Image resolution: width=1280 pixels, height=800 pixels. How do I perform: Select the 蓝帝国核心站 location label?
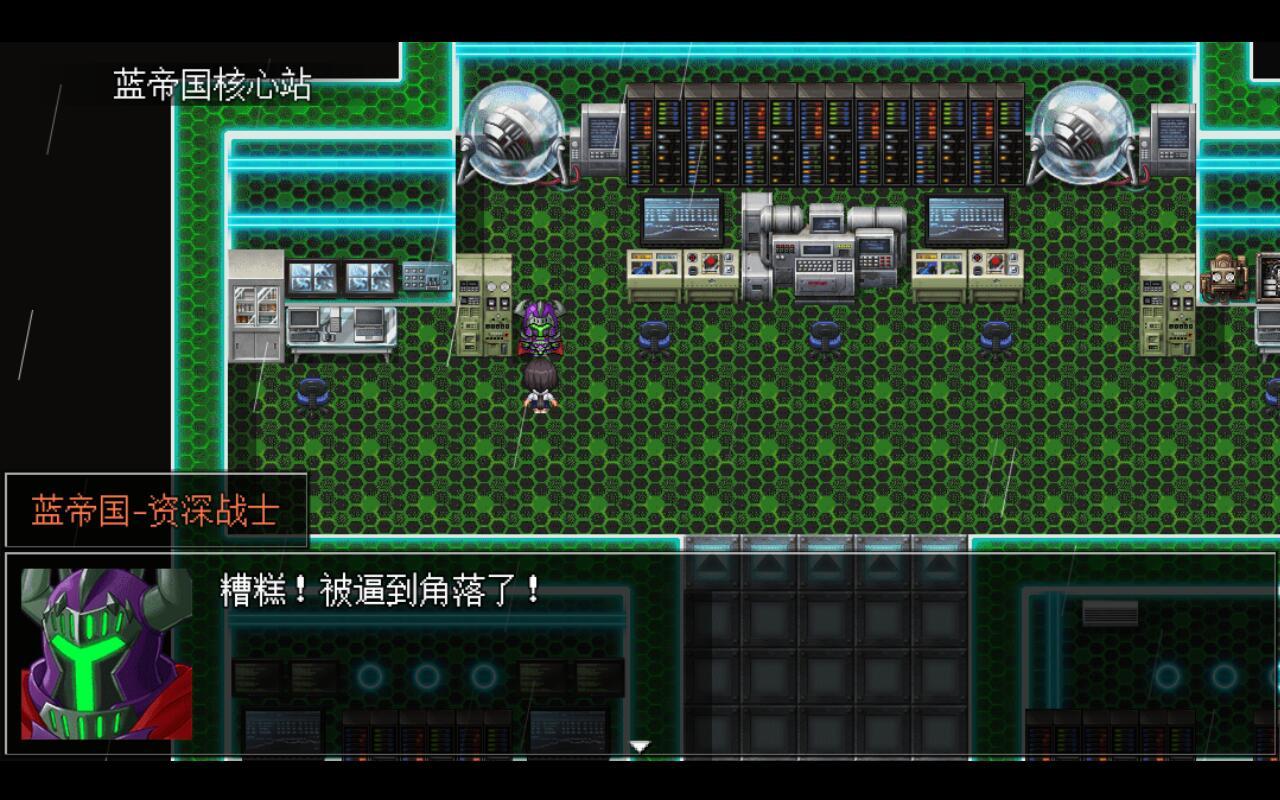click(x=211, y=86)
